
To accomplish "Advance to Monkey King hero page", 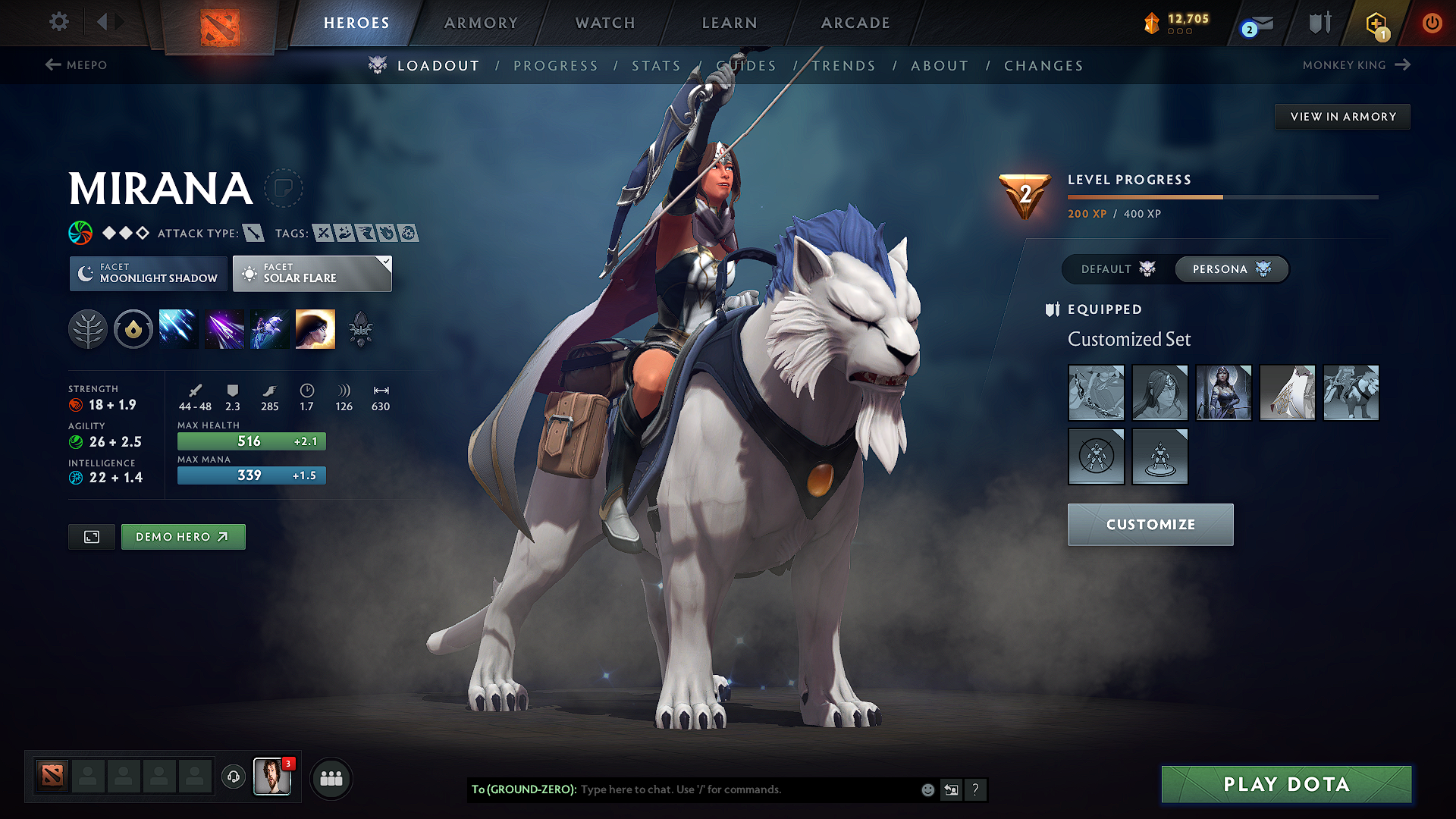I will point(1357,65).
